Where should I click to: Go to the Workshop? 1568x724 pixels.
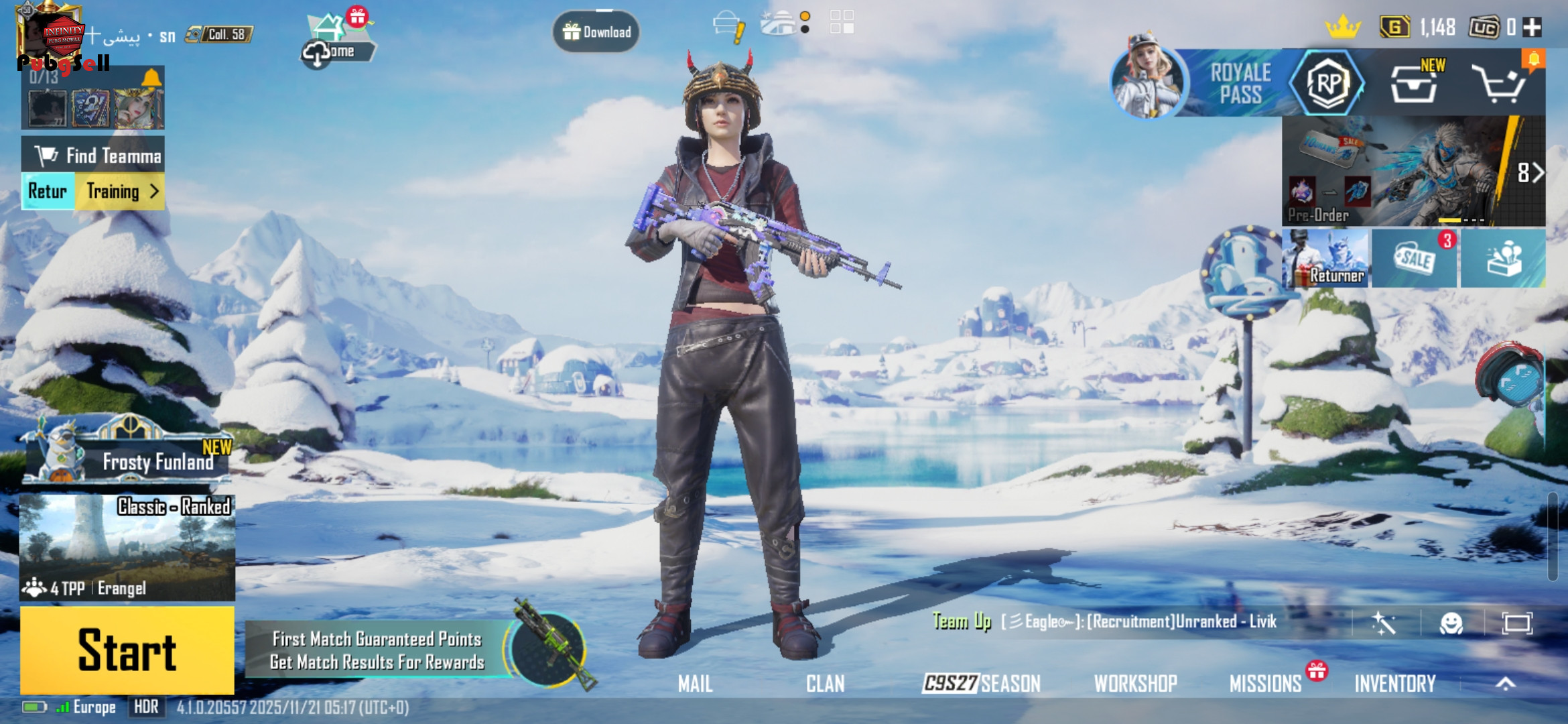coord(1135,684)
